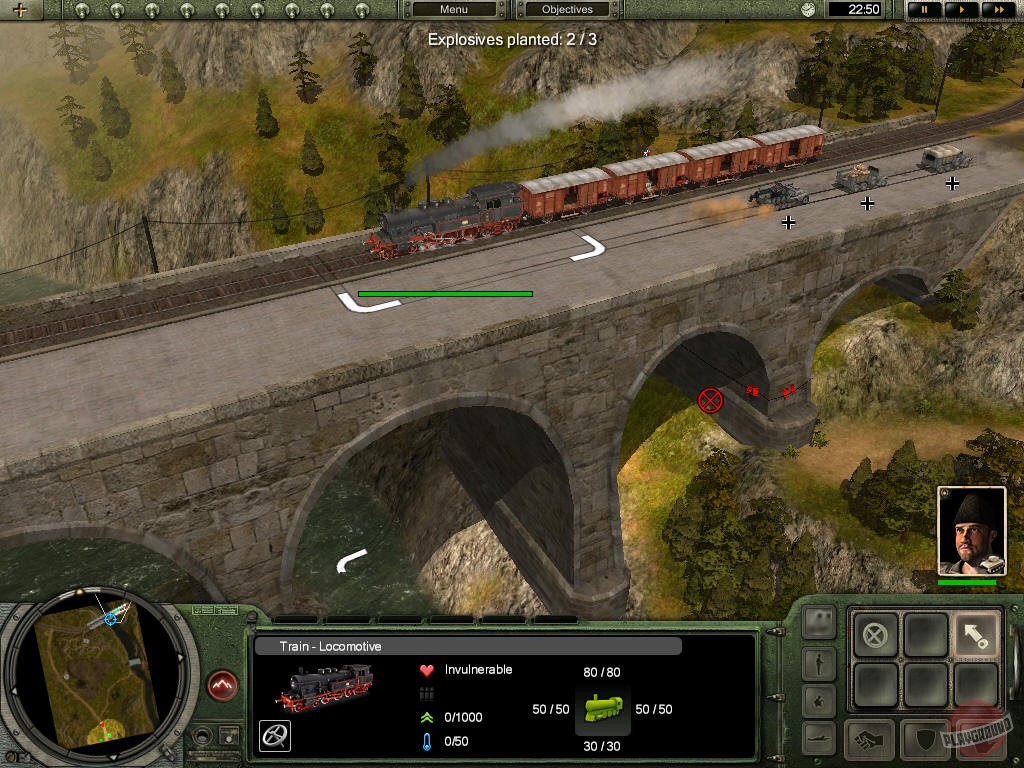Choose the standing soldier posture button
1024x768 pixels.
click(819, 662)
